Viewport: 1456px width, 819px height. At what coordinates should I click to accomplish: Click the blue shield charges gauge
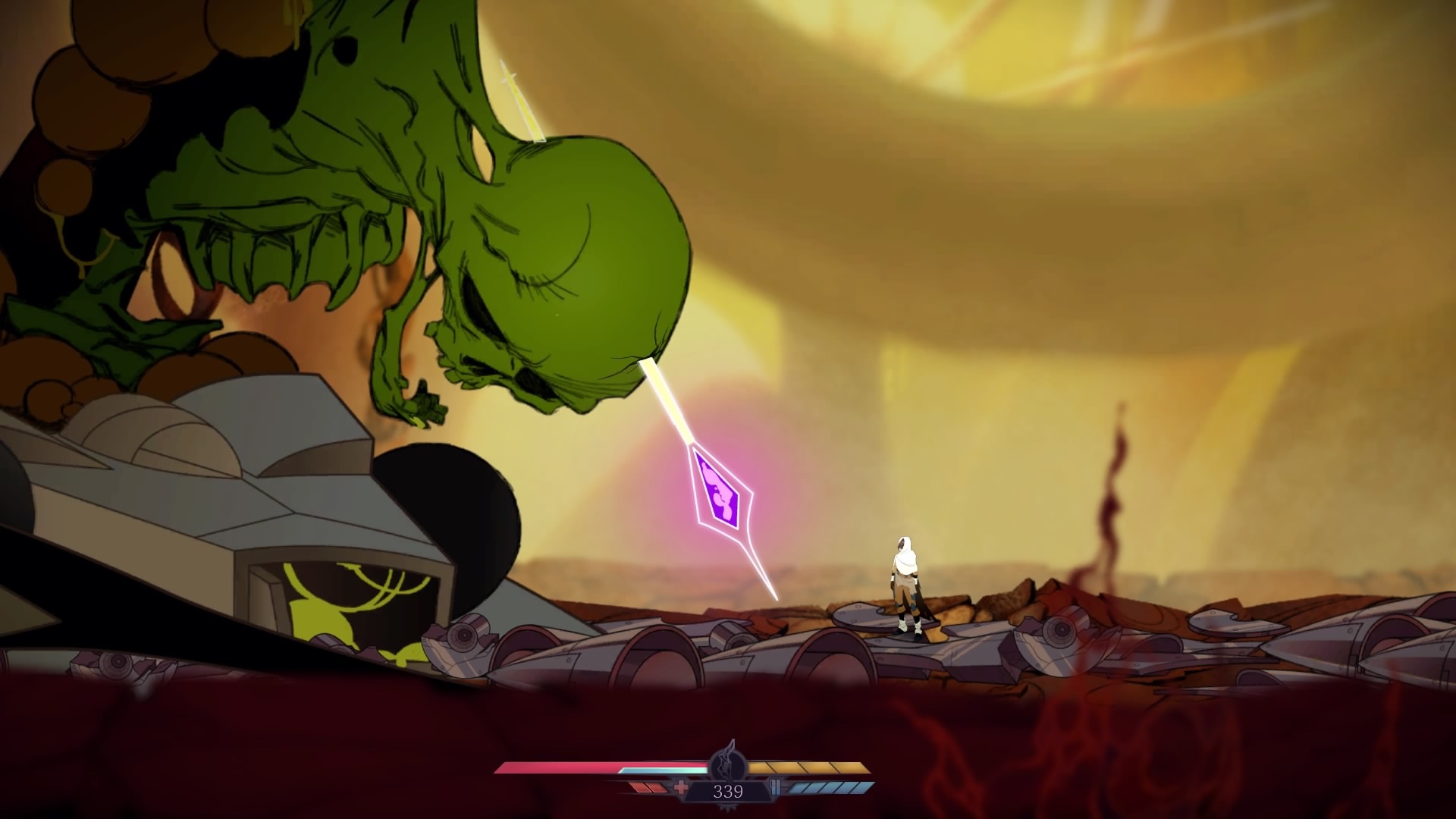point(827,789)
